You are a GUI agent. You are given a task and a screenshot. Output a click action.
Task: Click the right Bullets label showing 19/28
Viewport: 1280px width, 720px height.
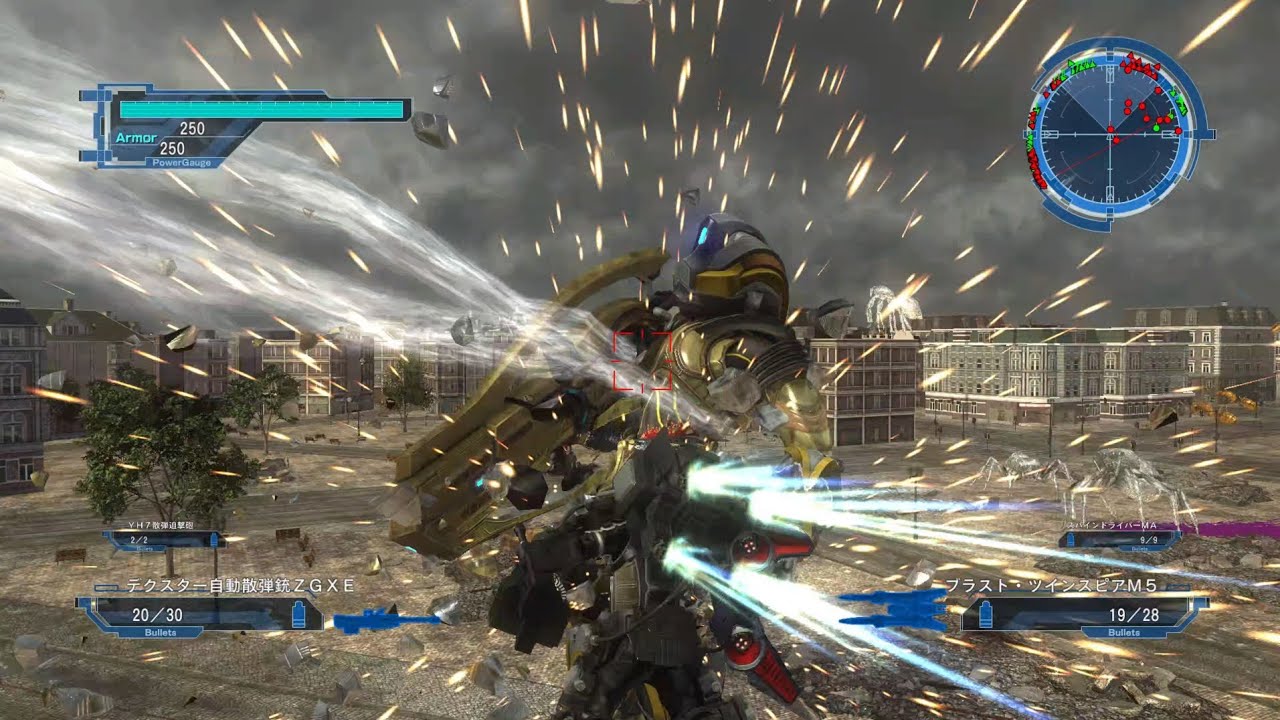click(x=1123, y=632)
